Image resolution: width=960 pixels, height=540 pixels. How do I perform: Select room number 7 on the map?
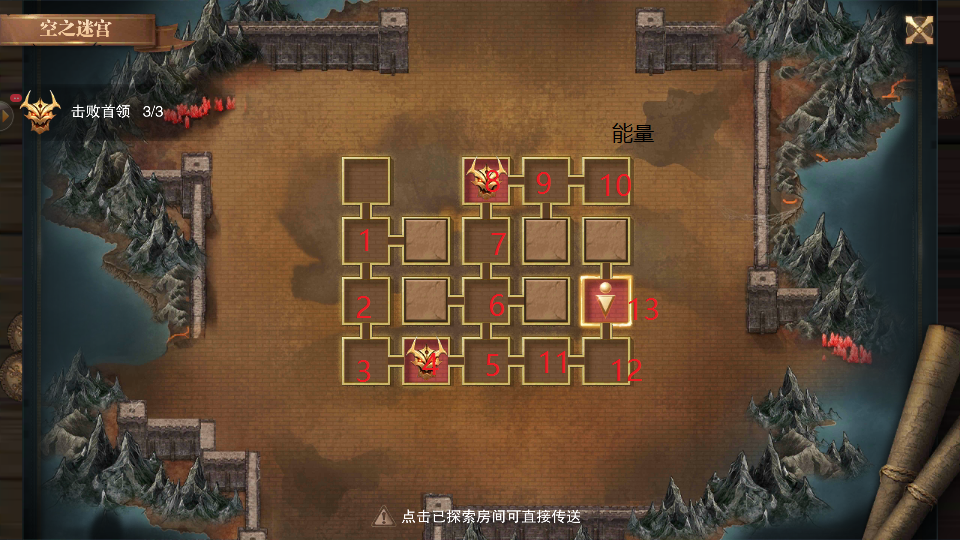[487, 241]
